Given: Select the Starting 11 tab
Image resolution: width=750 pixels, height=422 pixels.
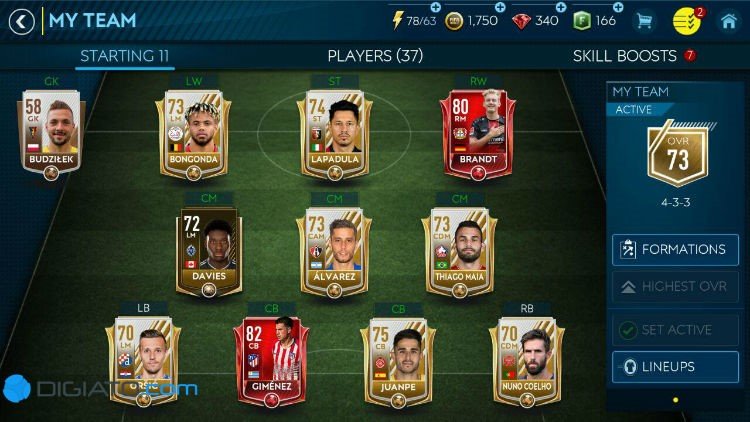Looking at the screenshot, I should click(x=124, y=56).
